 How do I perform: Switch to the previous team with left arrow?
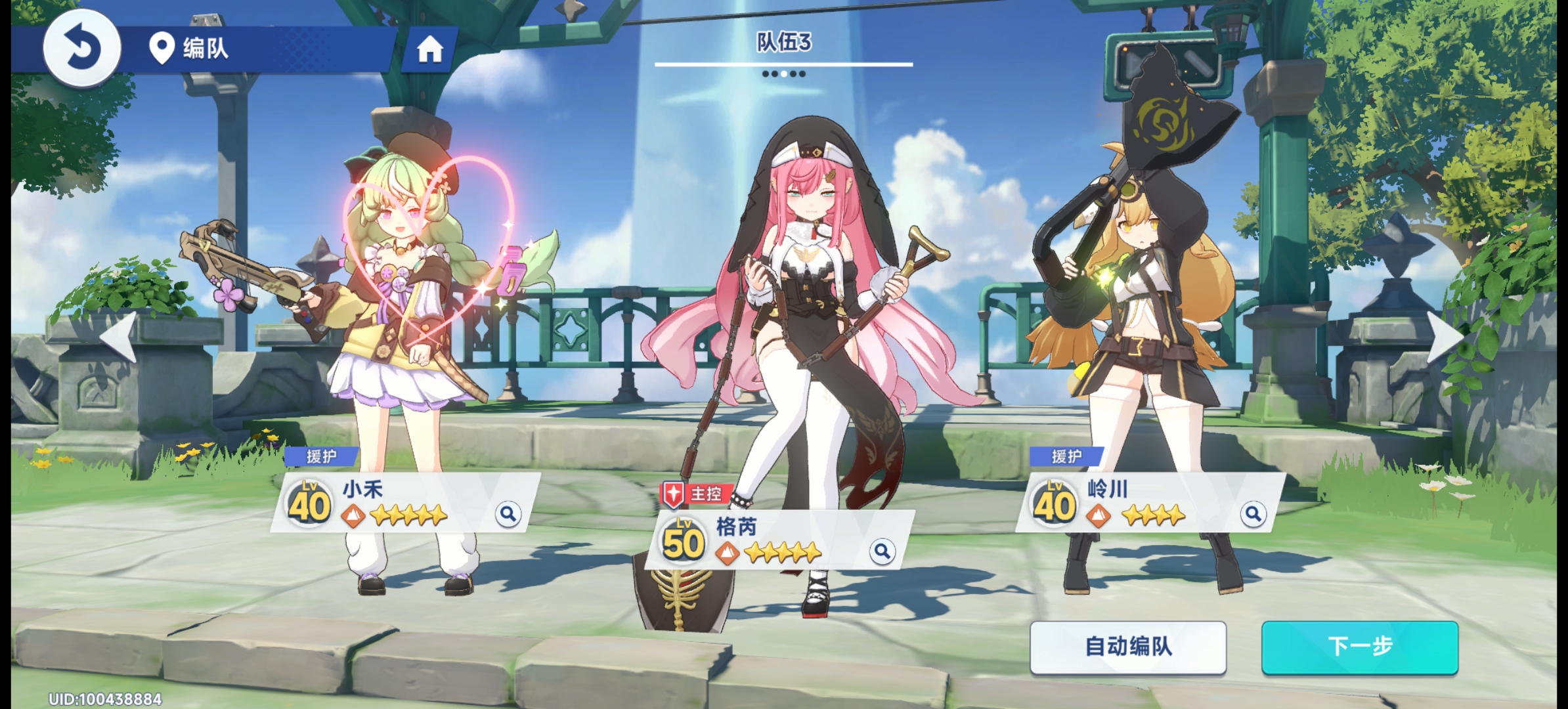click(120, 337)
